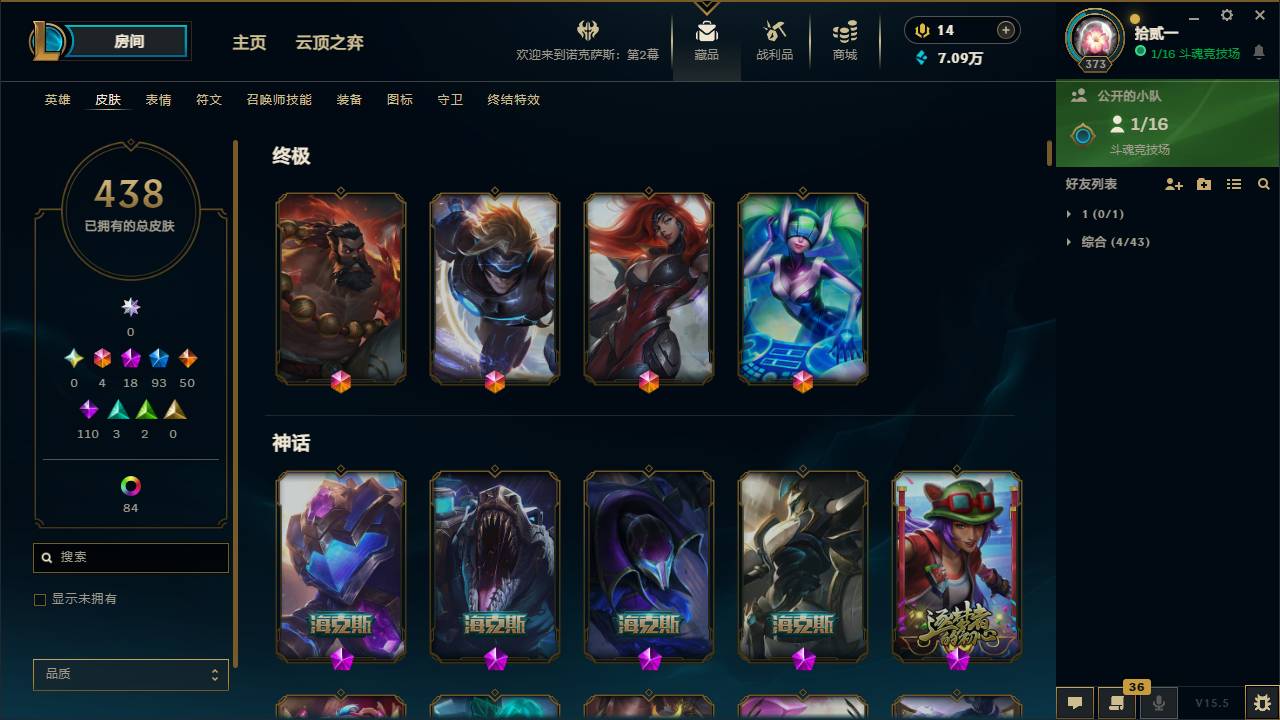
Task: Open client settings with the gear icon
Action: pos(1226,15)
